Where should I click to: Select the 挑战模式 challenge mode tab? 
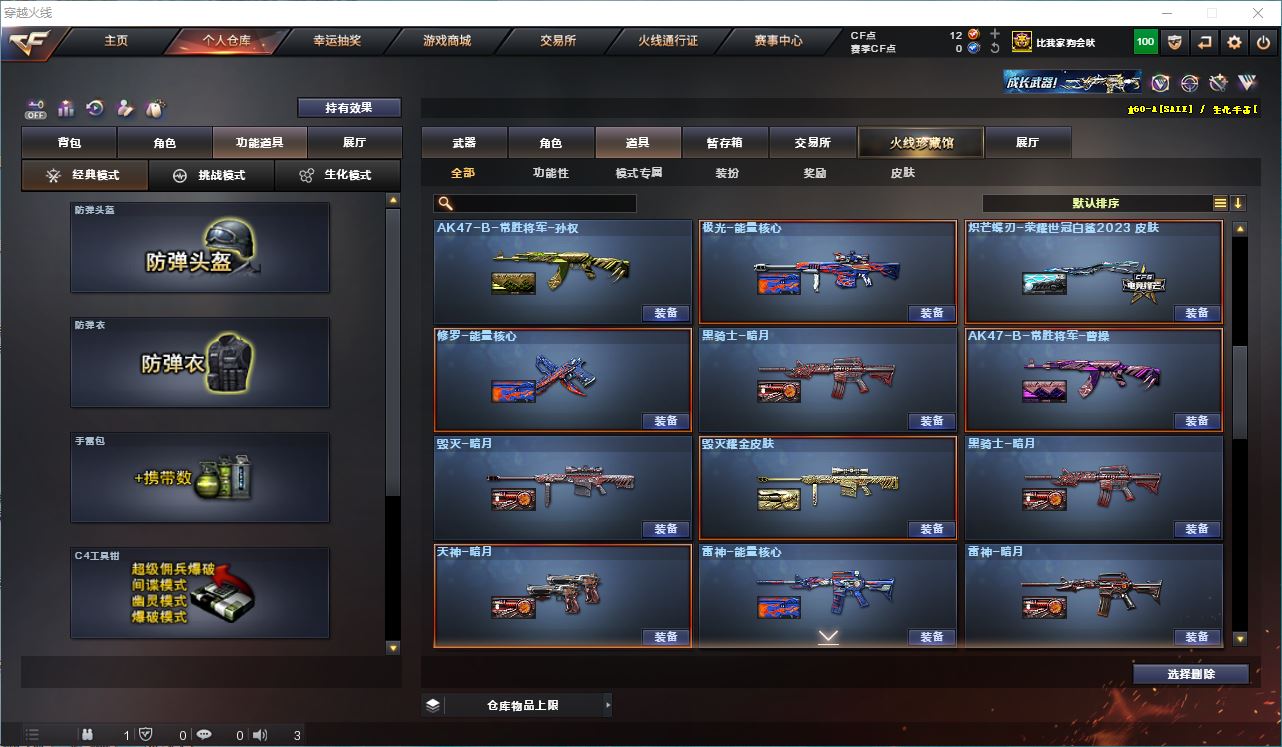[211, 175]
